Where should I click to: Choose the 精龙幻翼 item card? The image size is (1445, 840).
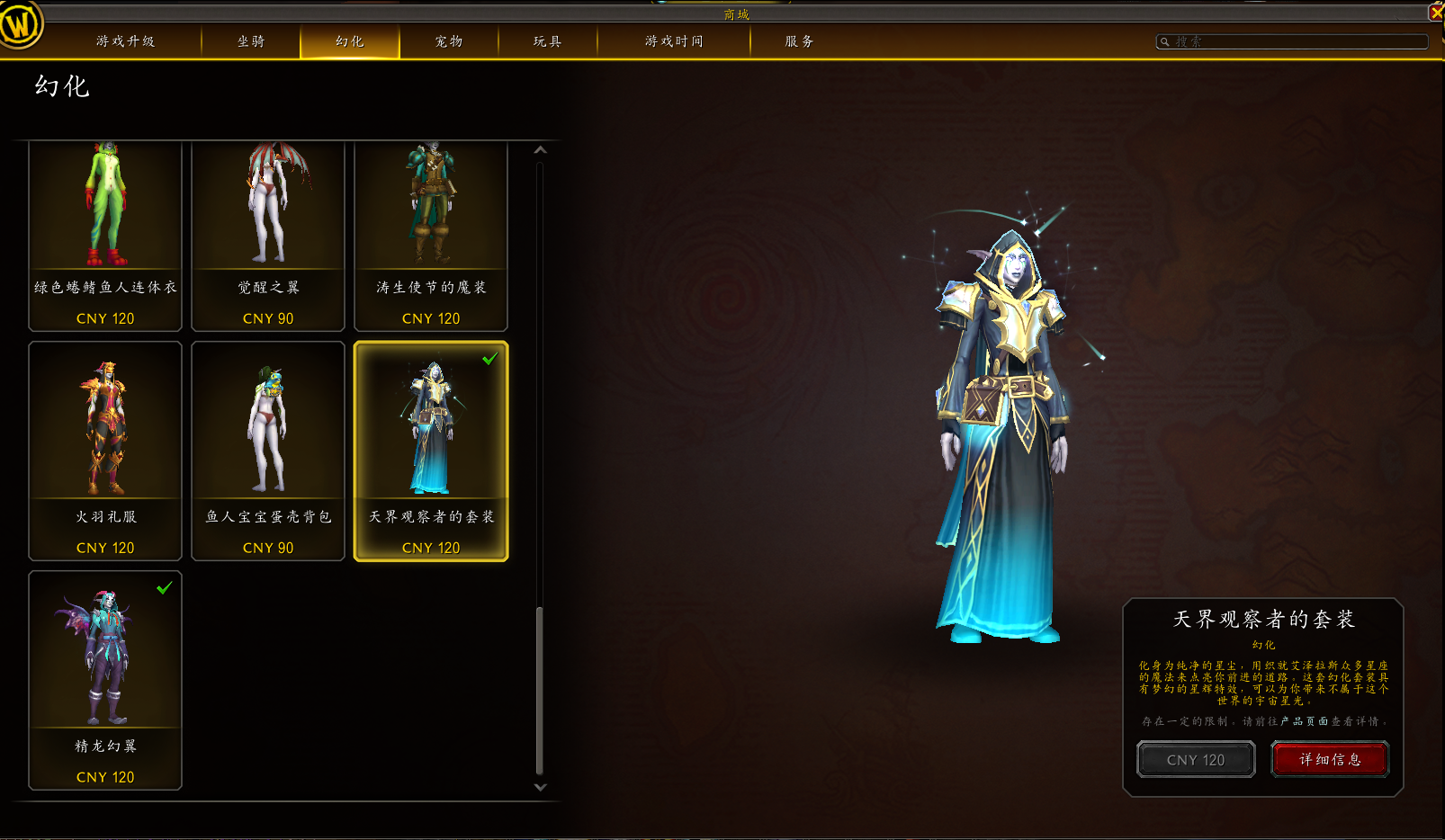pyautogui.click(x=105, y=679)
